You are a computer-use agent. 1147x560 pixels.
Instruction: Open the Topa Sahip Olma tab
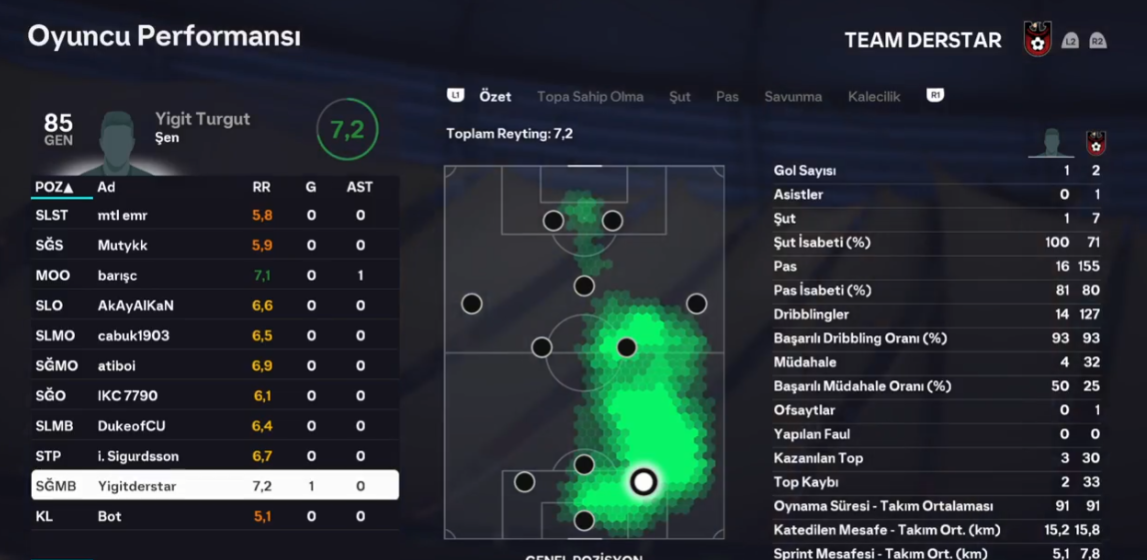click(x=590, y=97)
